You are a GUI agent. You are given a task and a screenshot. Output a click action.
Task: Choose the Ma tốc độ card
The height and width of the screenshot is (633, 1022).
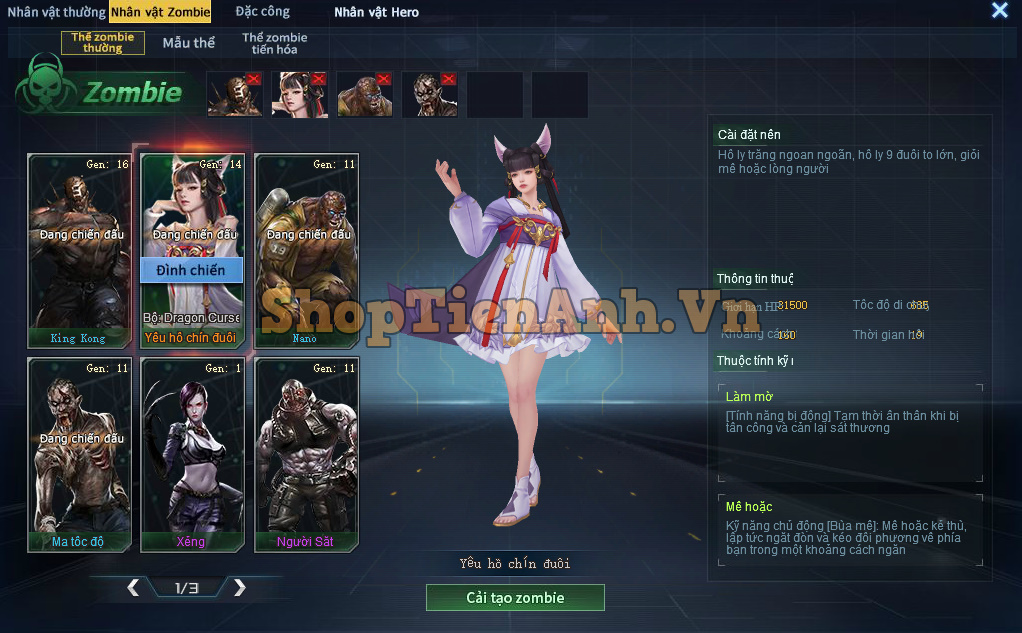coord(79,455)
